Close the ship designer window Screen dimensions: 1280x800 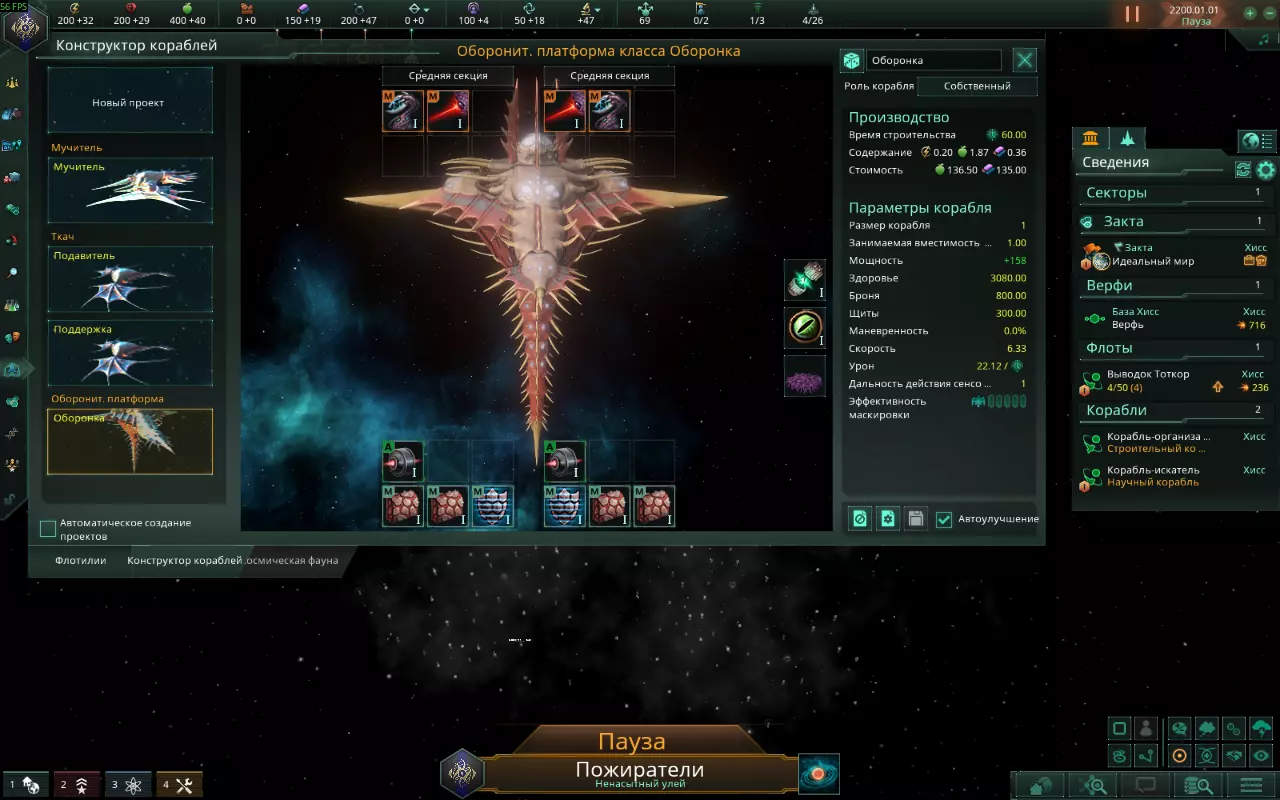1025,60
